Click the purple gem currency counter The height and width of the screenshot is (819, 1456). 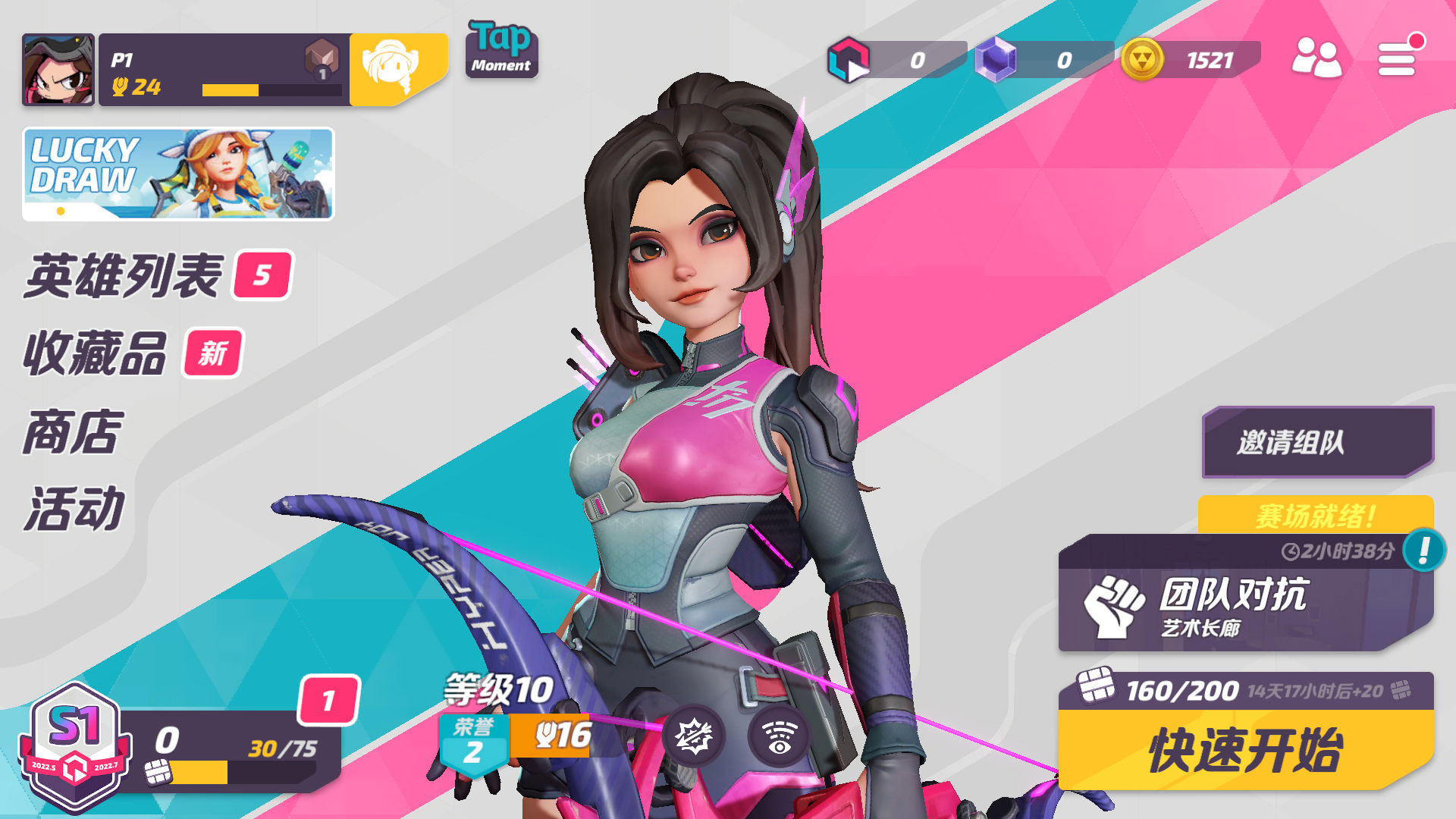[1043, 60]
